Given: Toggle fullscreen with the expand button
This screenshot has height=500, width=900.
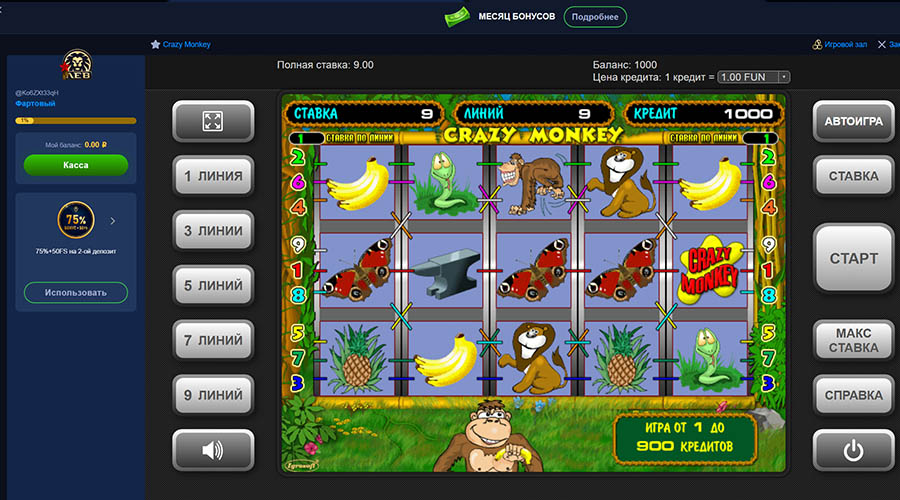Looking at the screenshot, I should tap(213, 122).
